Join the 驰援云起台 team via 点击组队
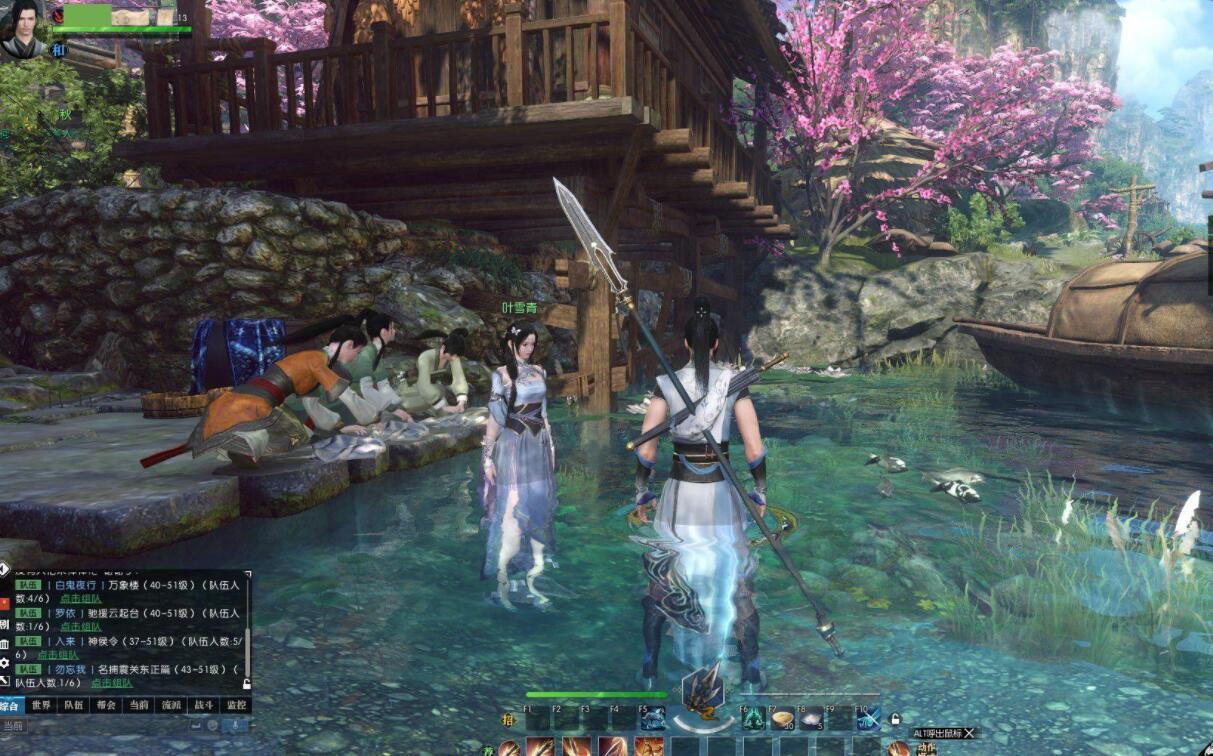The image size is (1213, 756). 81,626
